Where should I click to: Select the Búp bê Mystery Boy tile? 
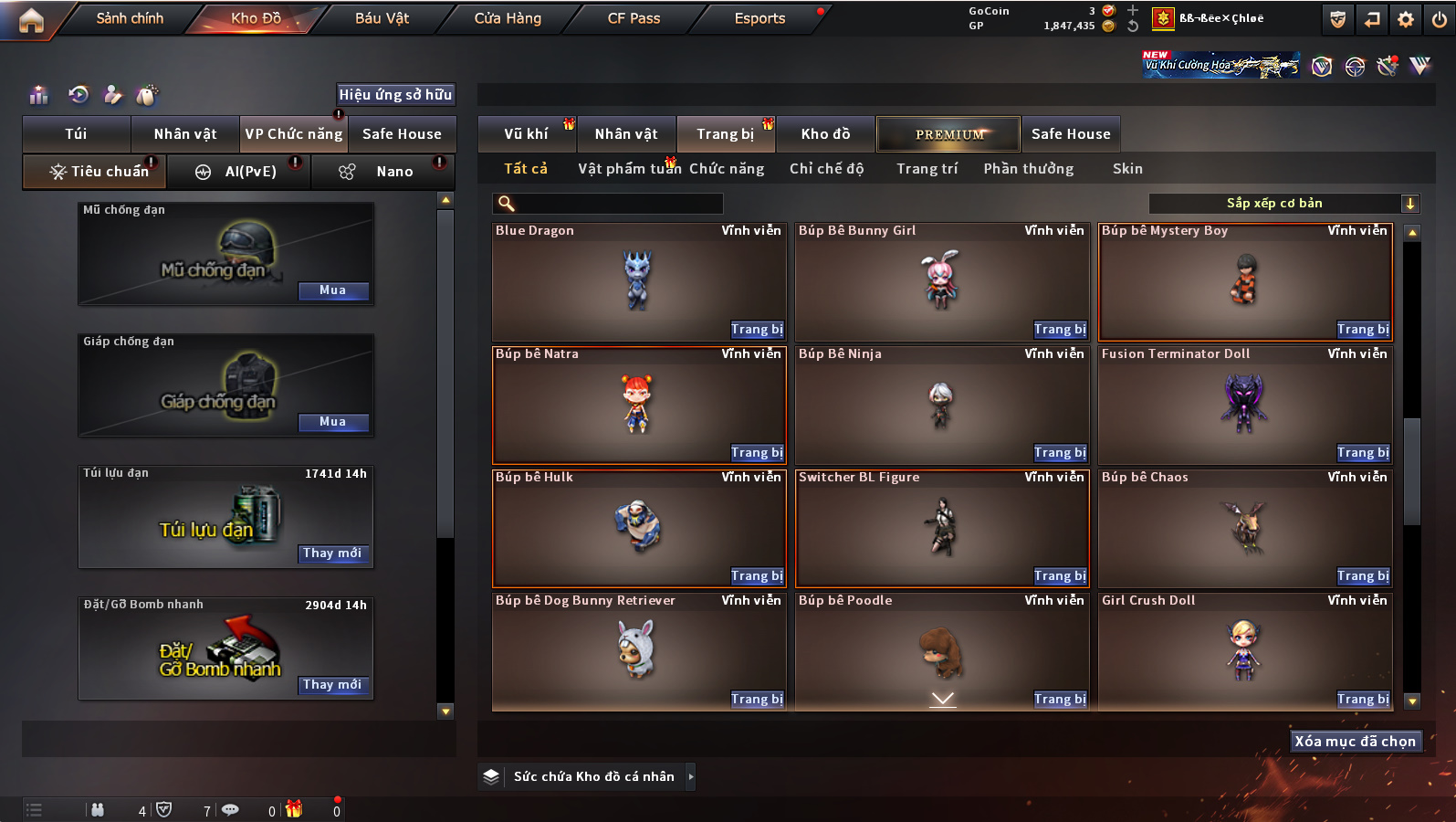1244,281
